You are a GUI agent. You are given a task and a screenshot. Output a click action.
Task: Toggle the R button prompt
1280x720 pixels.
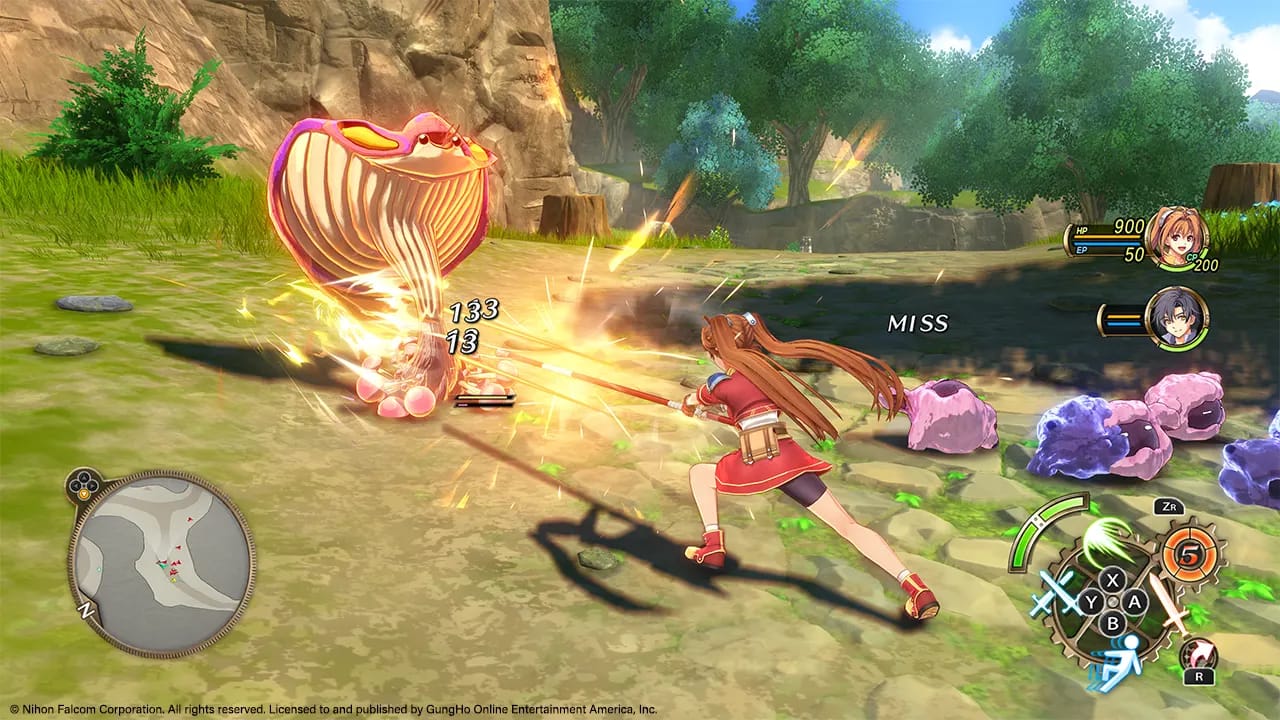pos(1199,676)
